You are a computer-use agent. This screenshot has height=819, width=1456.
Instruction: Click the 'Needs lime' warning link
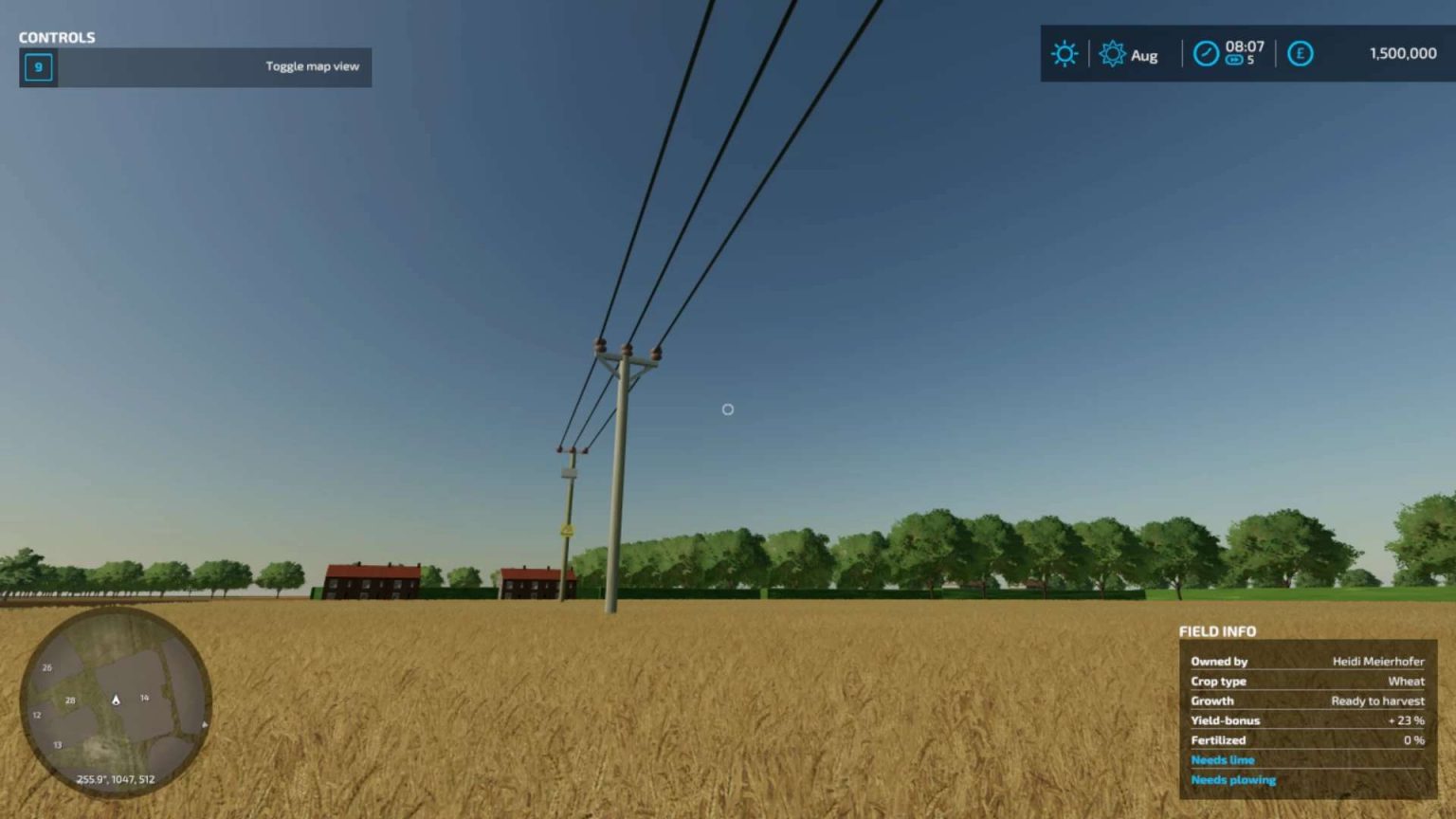(x=1223, y=759)
